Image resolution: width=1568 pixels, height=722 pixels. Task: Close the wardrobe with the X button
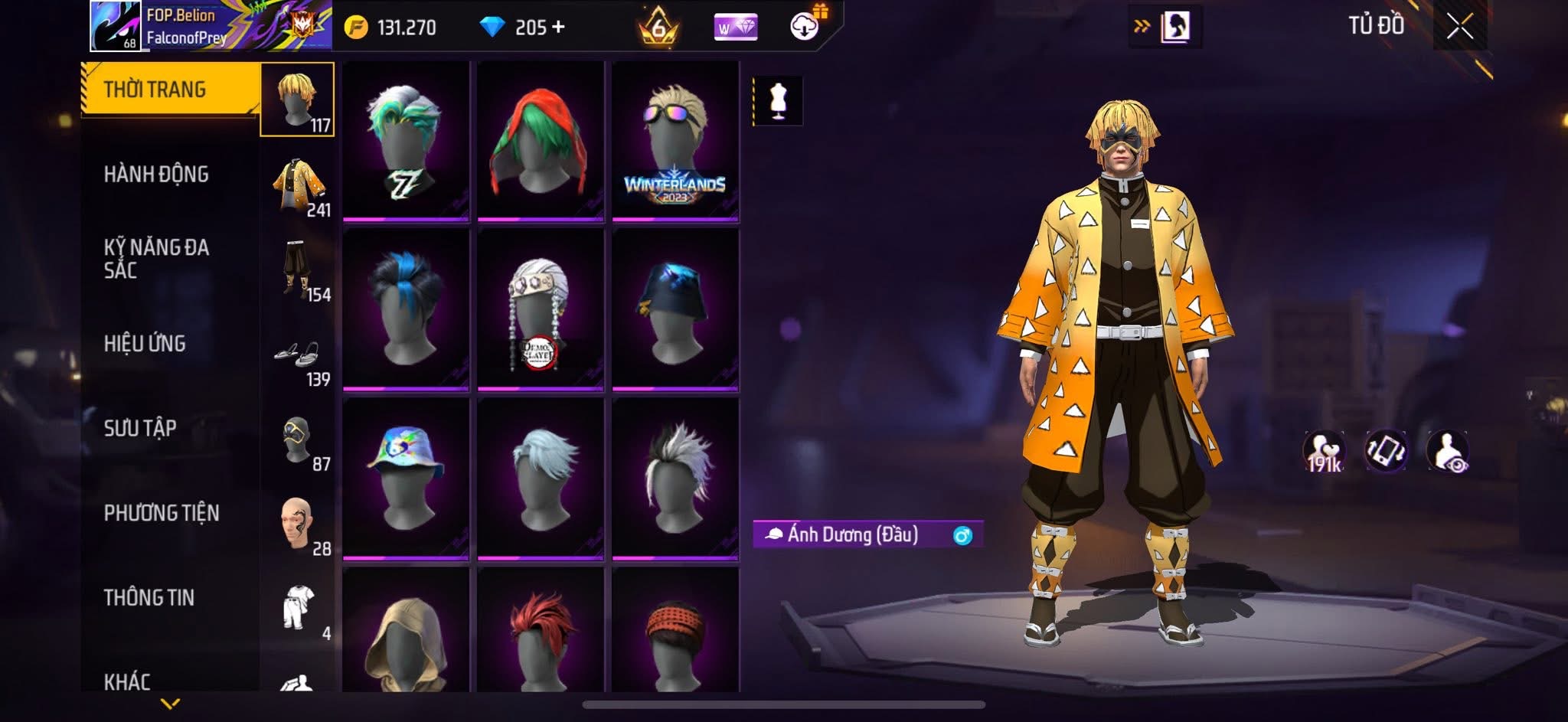coord(1459,27)
